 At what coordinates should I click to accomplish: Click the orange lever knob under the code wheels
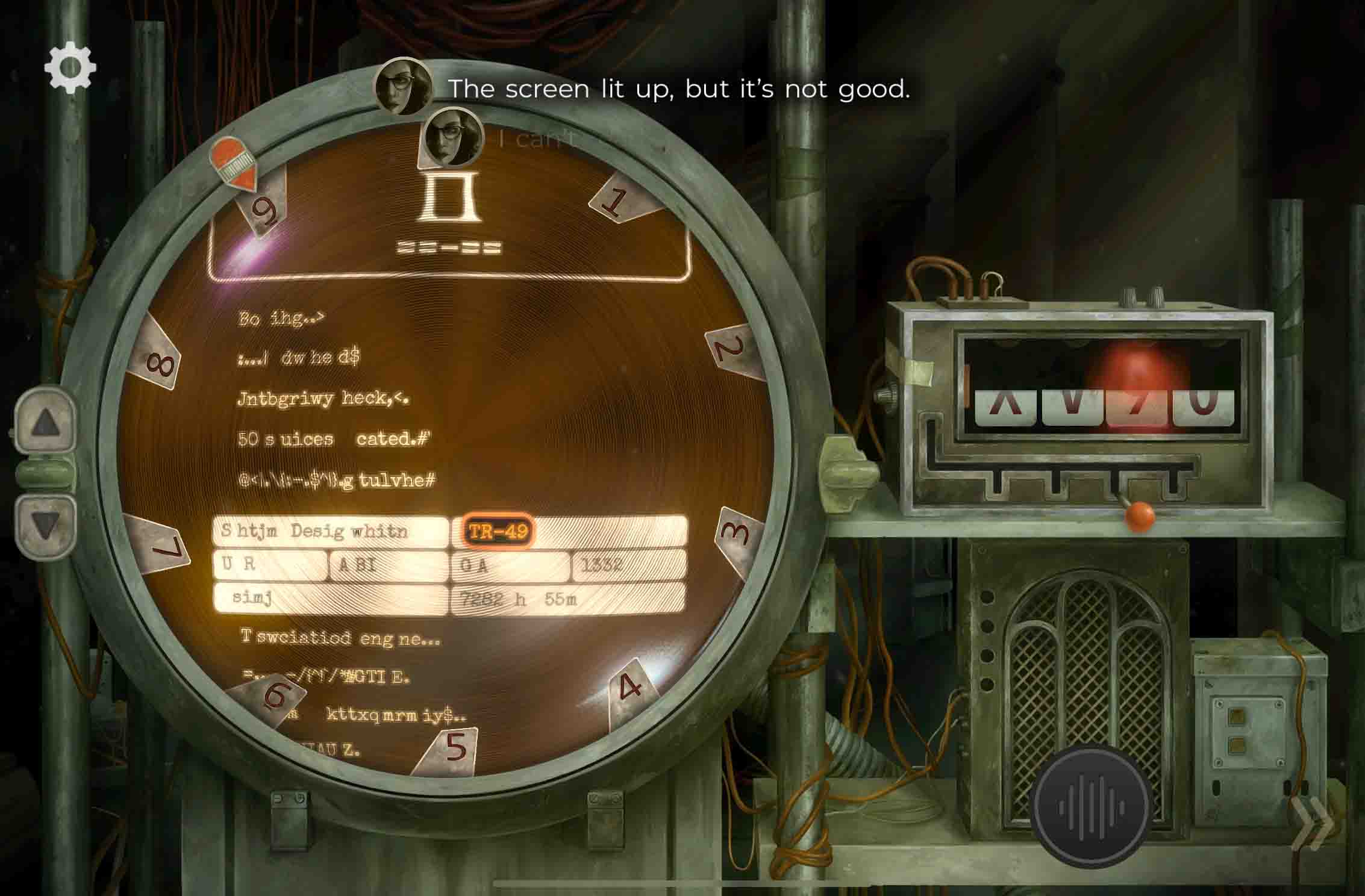(x=1140, y=516)
